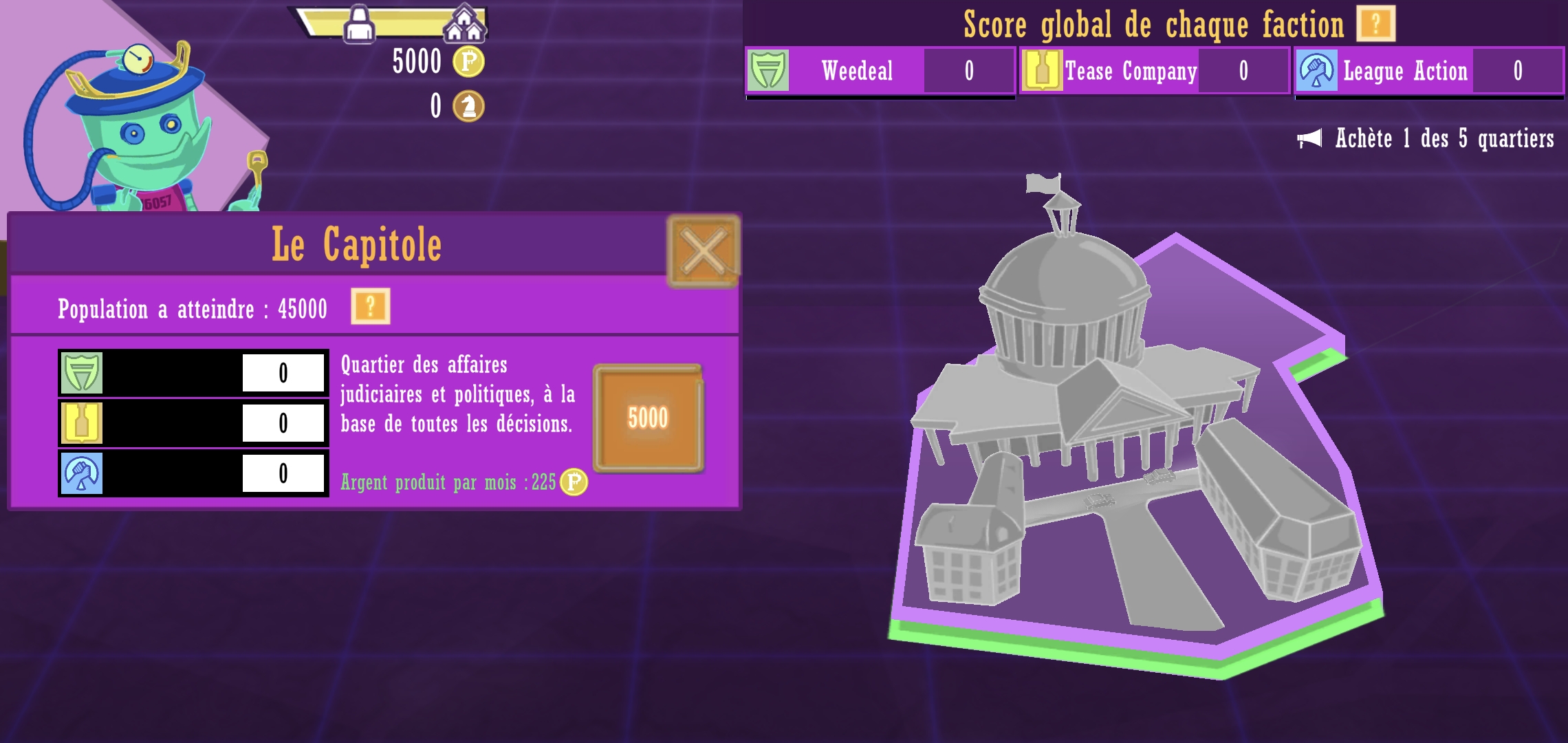Click the shield icon inside Le Capitole panel
The image size is (1568, 743).
click(x=80, y=372)
